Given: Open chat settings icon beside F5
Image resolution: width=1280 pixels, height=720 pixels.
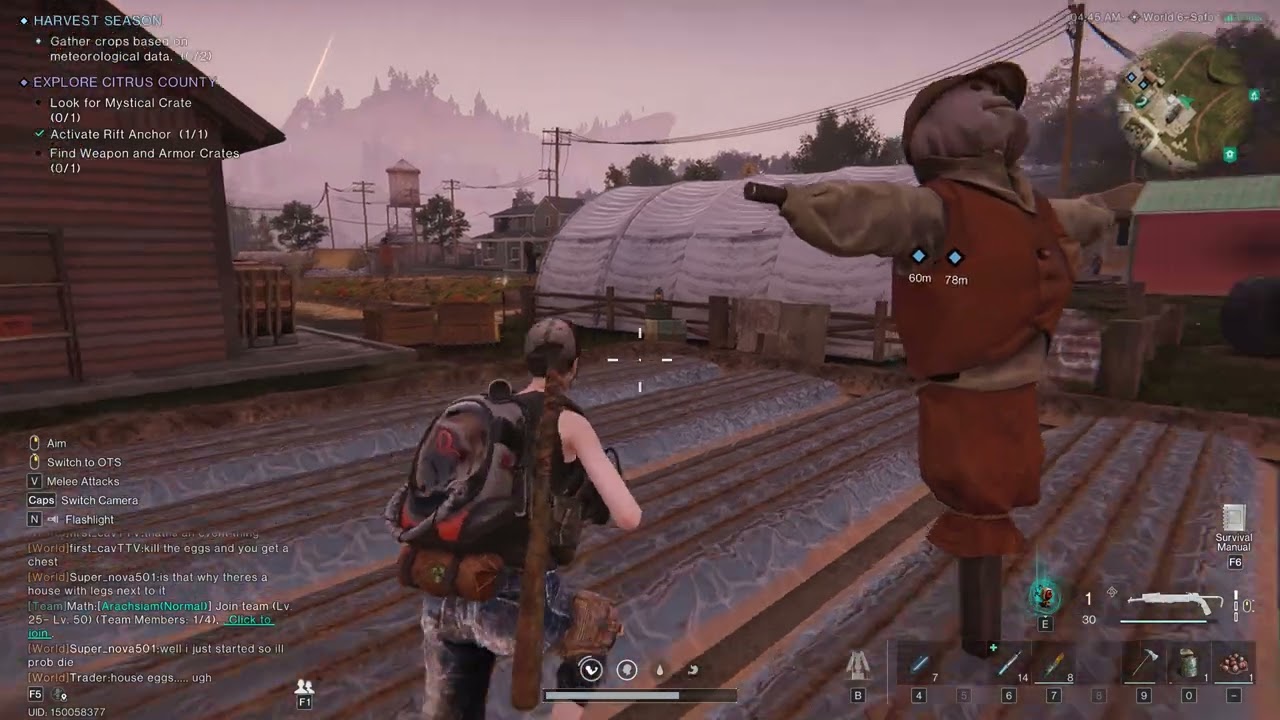Looking at the screenshot, I should coord(60,694).
